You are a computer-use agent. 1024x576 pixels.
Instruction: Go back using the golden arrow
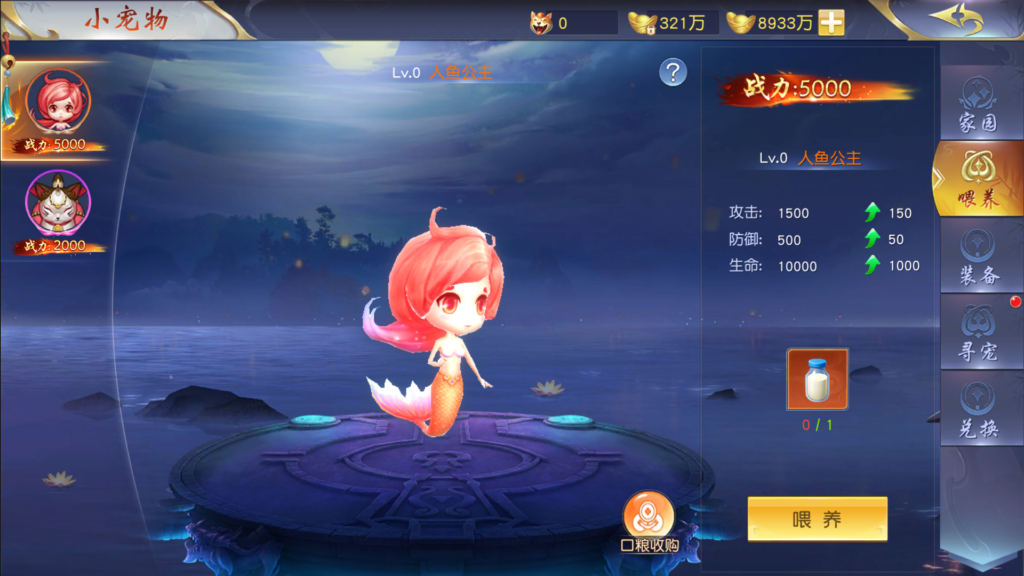click(x=955, y=19)
